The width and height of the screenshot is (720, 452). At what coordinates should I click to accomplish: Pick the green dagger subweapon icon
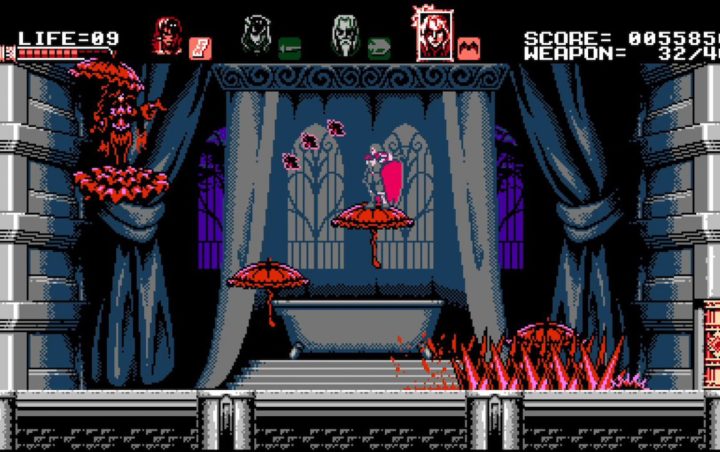click(289, 47)
